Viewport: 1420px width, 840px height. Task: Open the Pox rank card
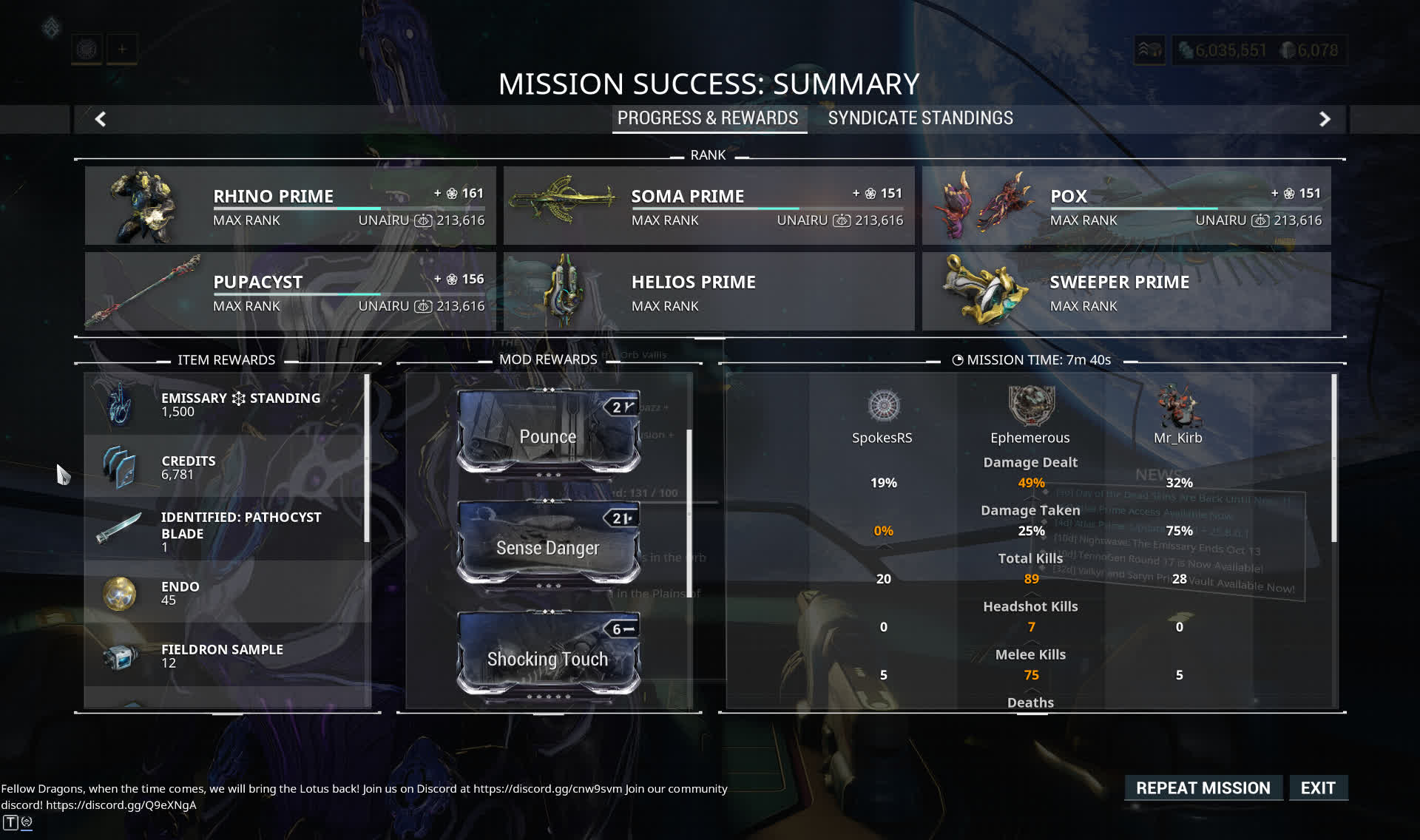click(1126, 206)
